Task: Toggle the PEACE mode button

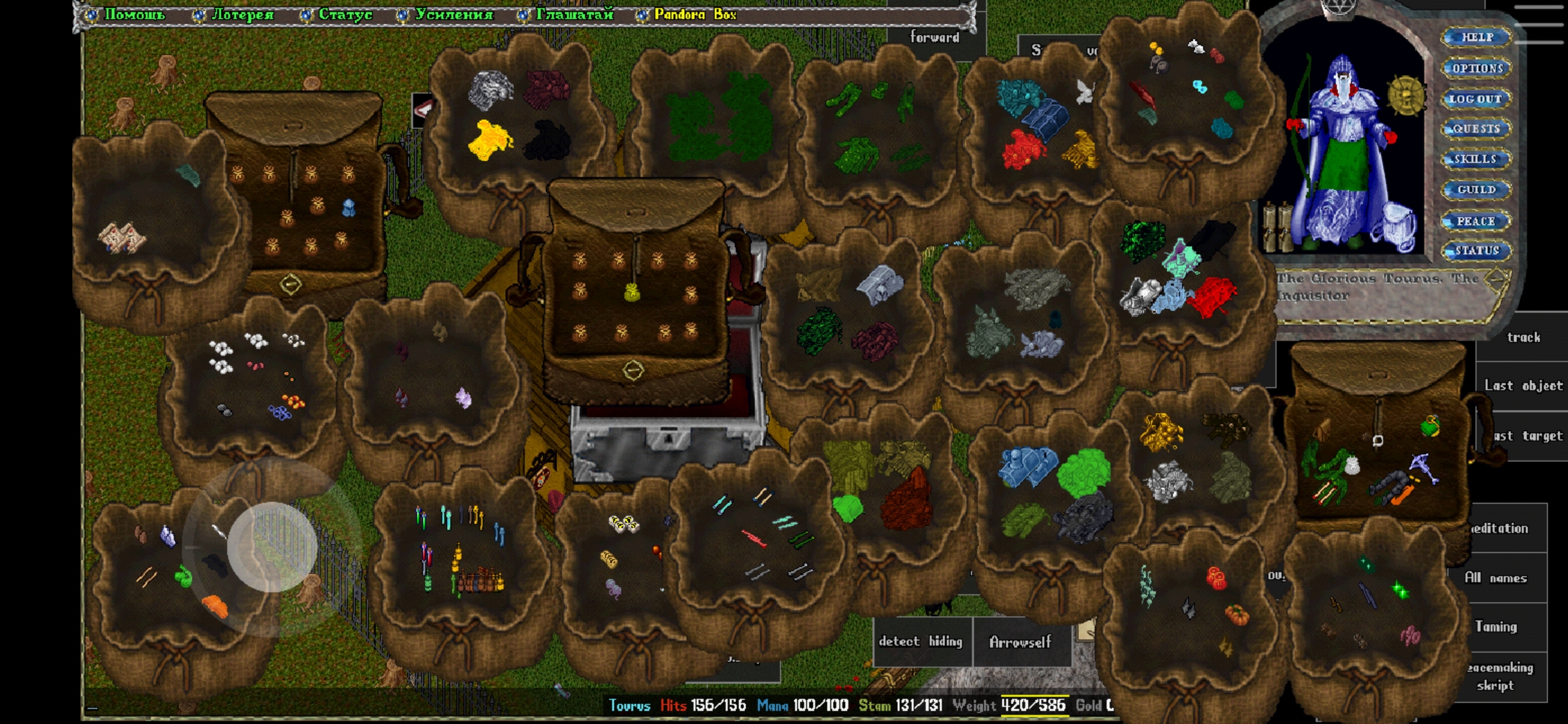Action: pos(1476,221)
